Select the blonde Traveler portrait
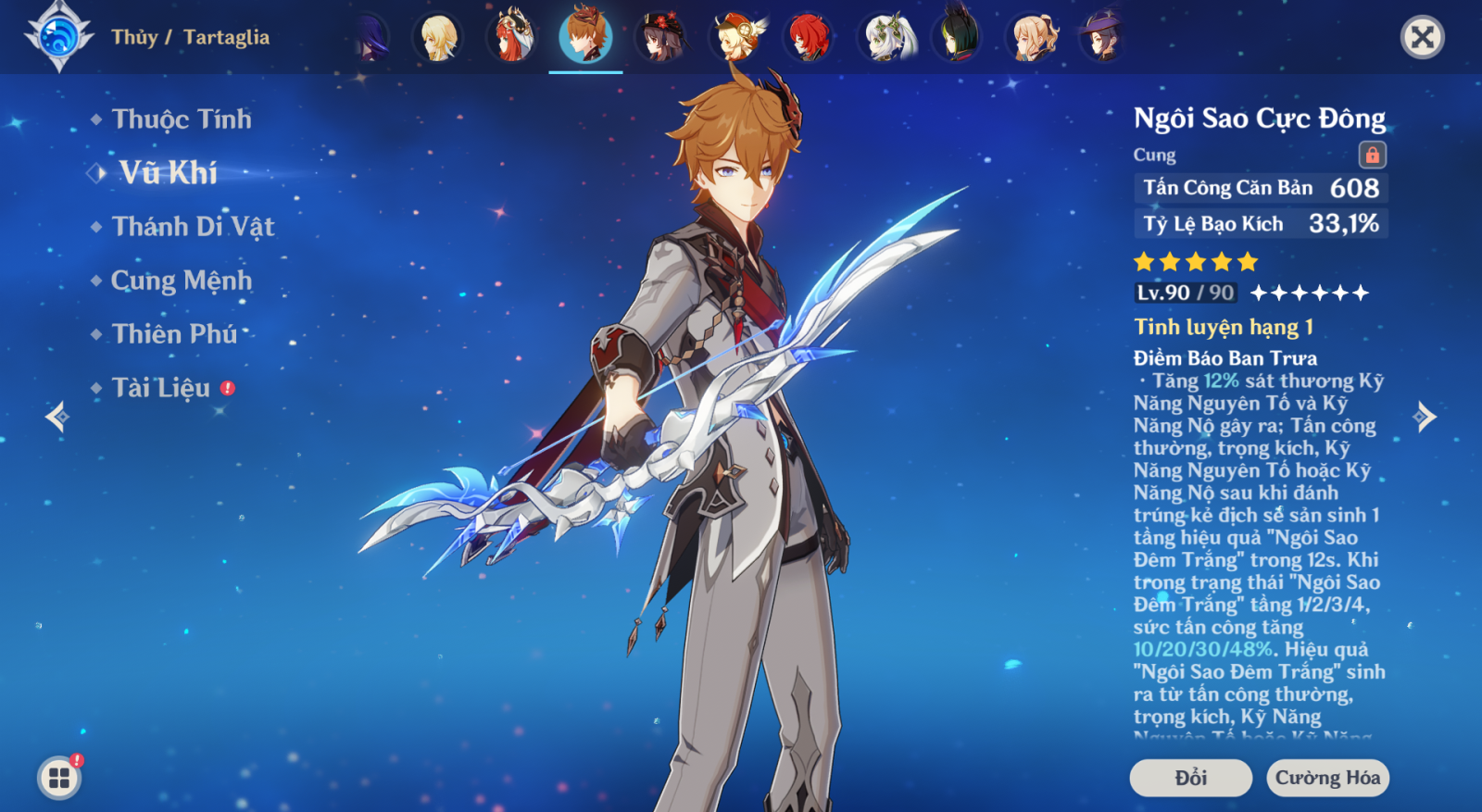 point(438,37)
